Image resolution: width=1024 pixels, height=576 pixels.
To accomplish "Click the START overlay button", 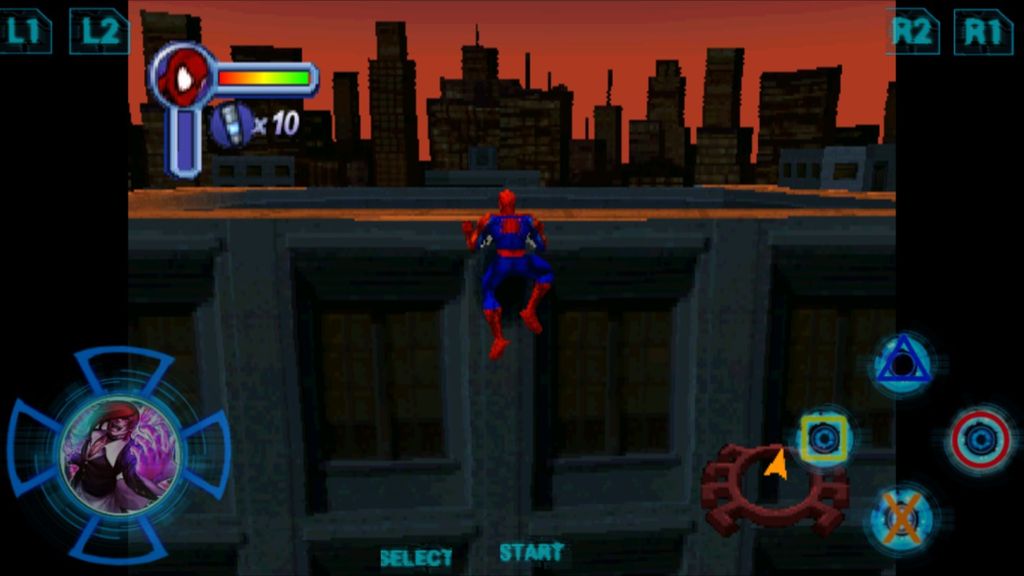I will [531, 552].
